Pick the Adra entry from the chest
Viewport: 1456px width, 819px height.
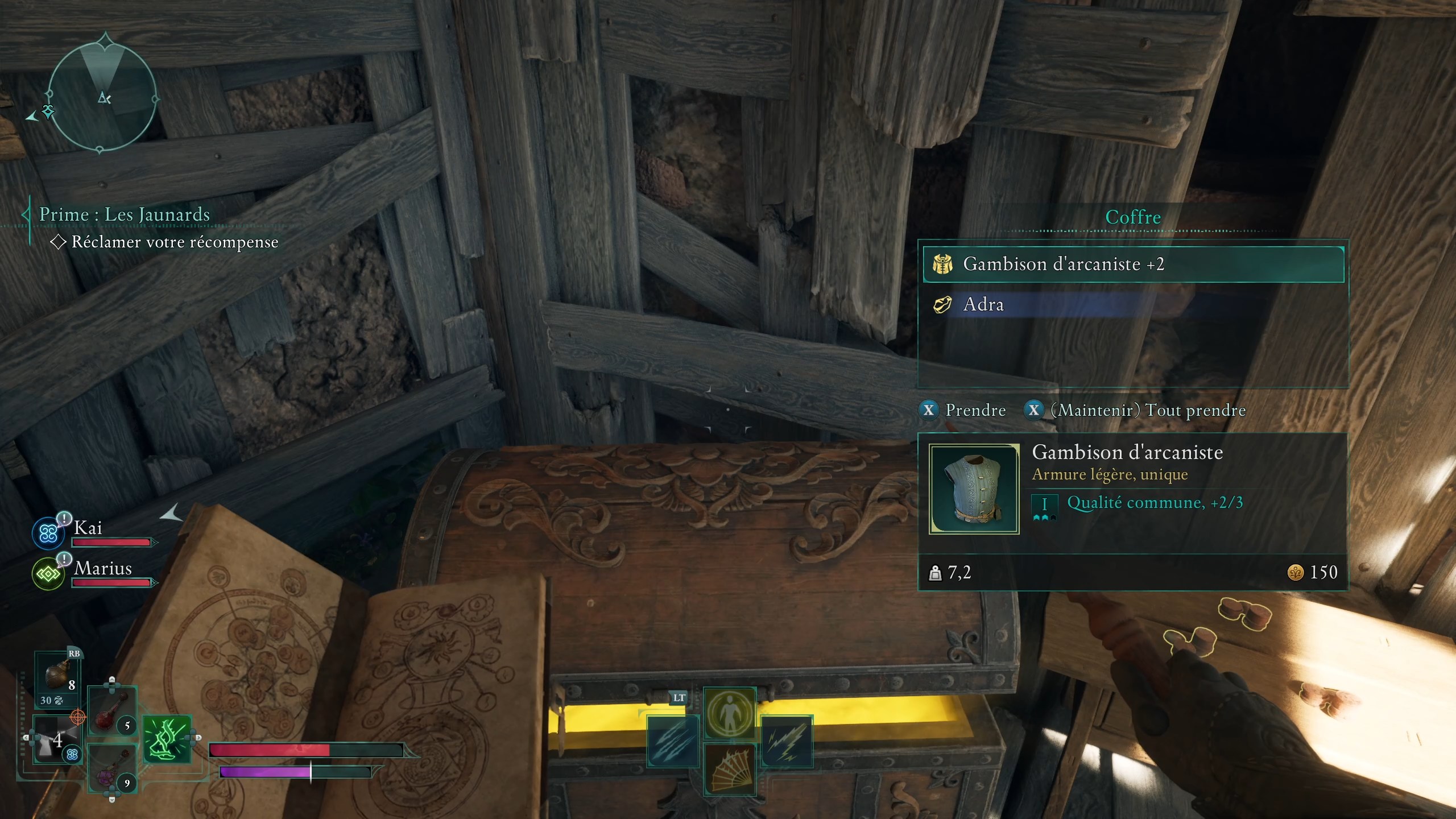coord(1133,305)
